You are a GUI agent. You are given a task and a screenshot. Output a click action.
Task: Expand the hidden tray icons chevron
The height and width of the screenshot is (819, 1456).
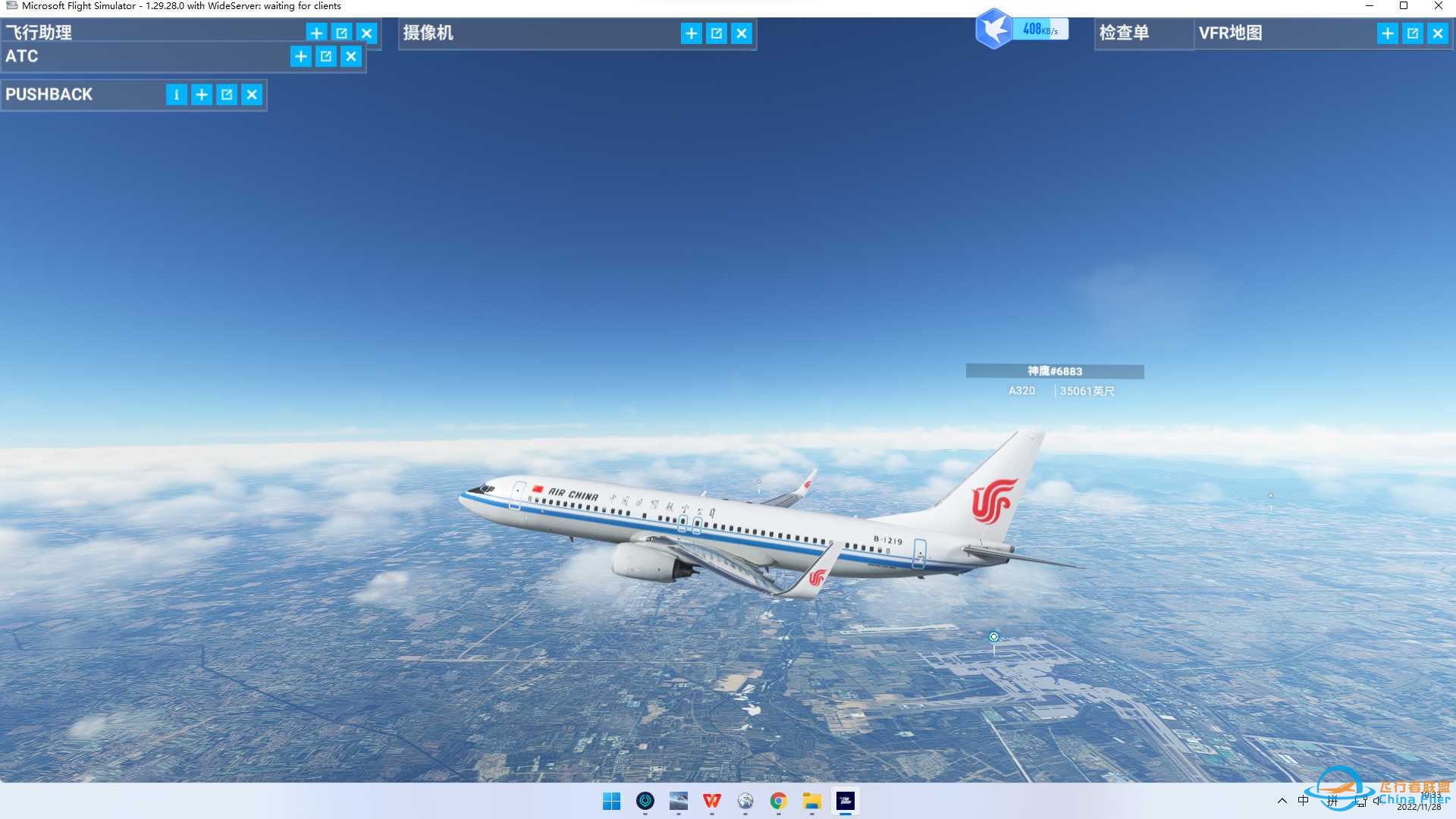point(1282,802)
